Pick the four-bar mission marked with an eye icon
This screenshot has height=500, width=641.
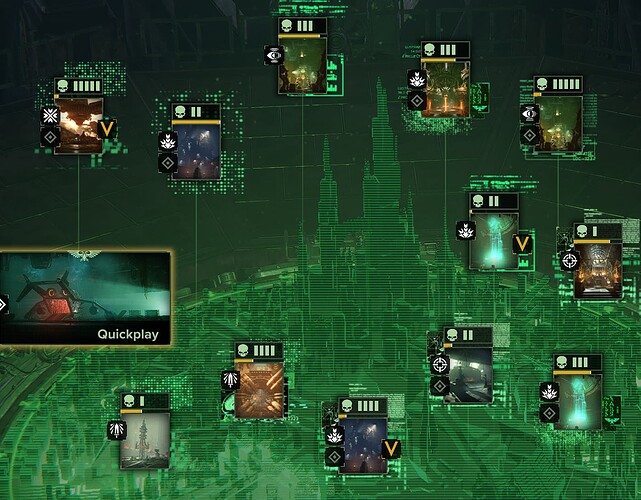(558, 124)
